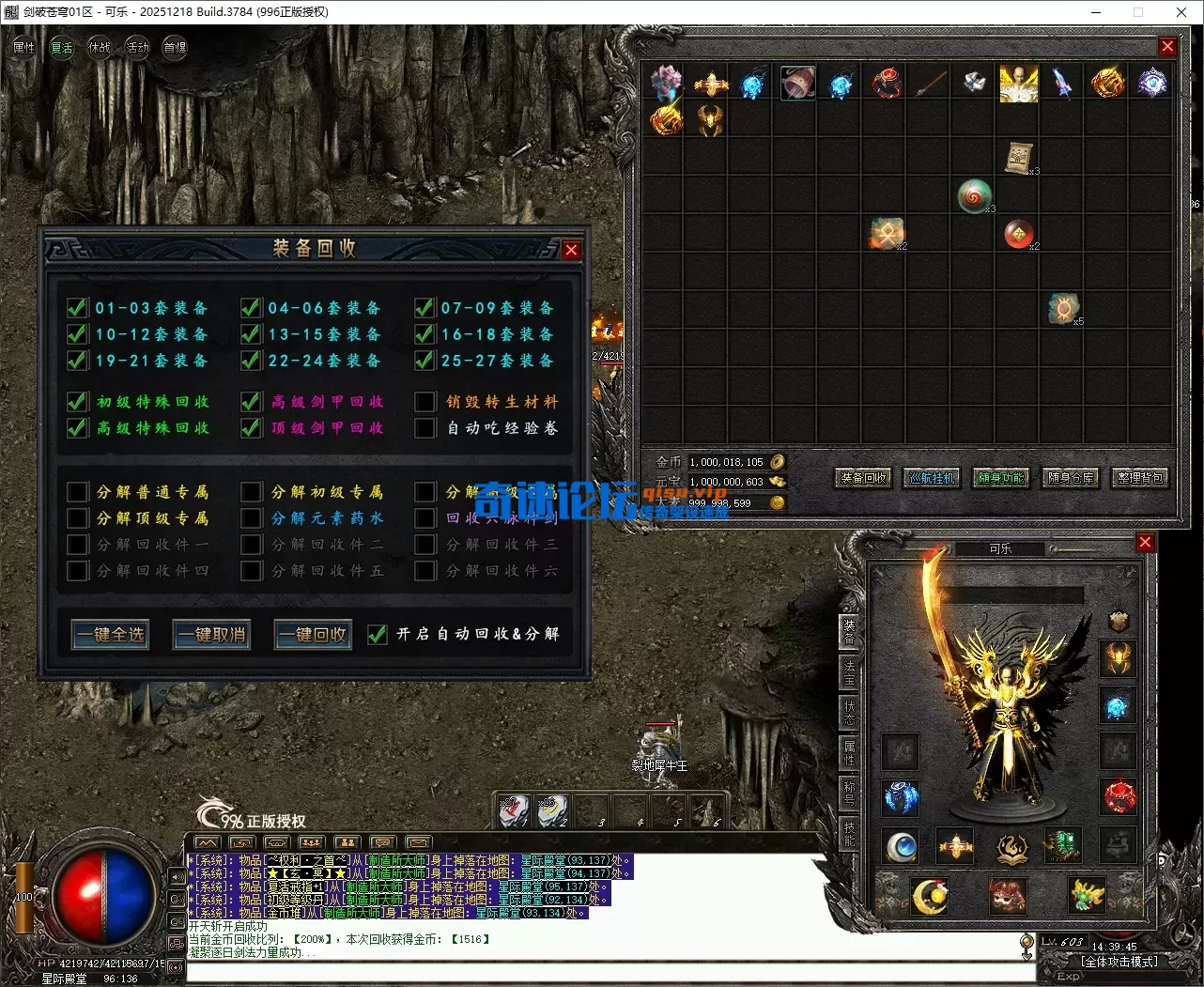This screenshot has height=987, width=1204.
Task: Open 装备回收 from the bag panel
Action: [x=863, y=478]
